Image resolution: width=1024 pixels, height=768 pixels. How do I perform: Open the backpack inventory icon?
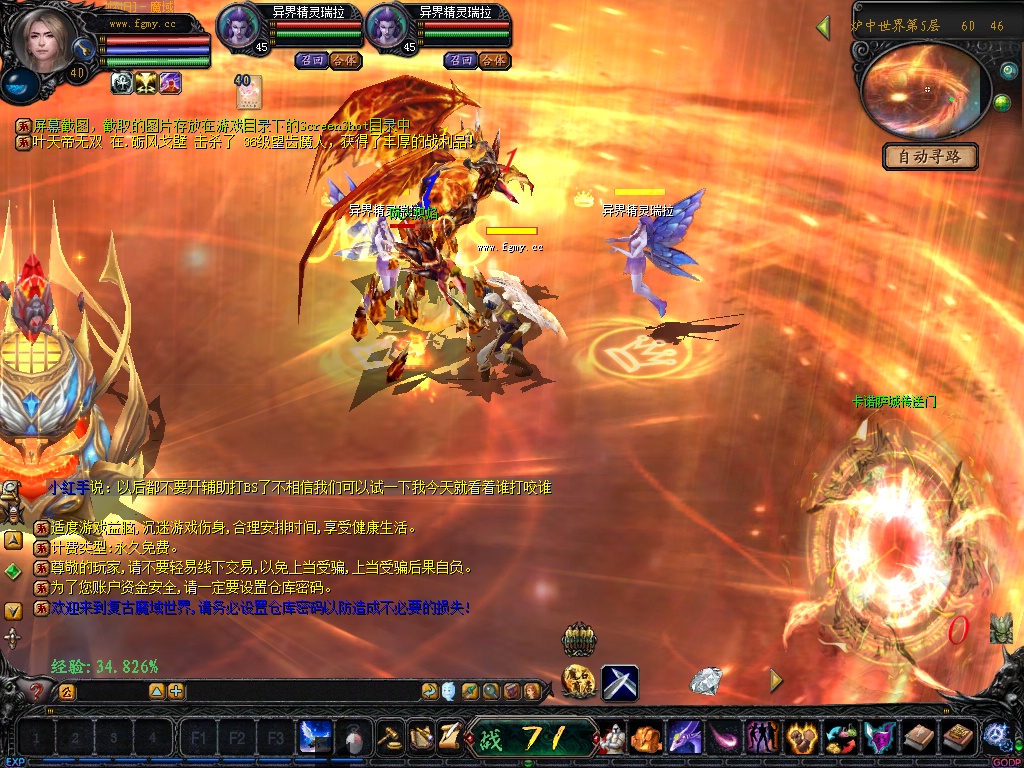coord(645,739)
